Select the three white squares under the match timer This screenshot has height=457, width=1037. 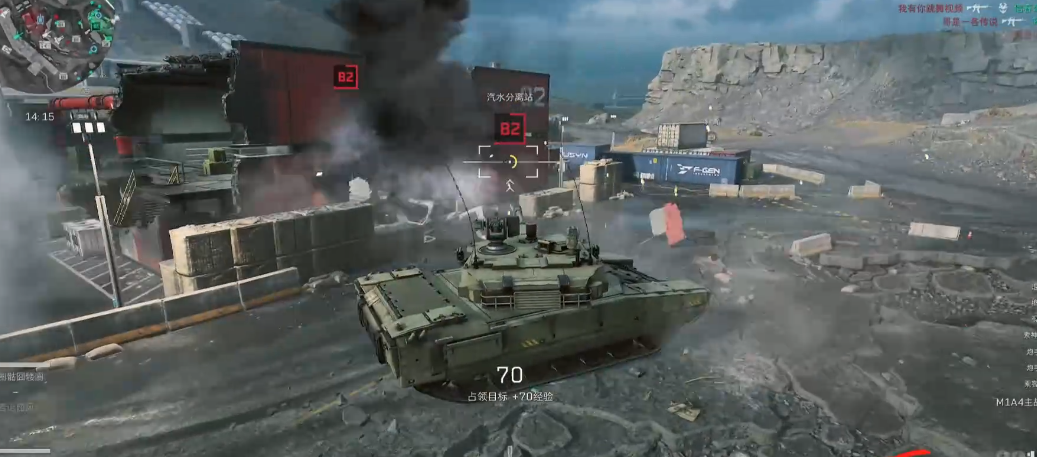(x=89, y=128)
